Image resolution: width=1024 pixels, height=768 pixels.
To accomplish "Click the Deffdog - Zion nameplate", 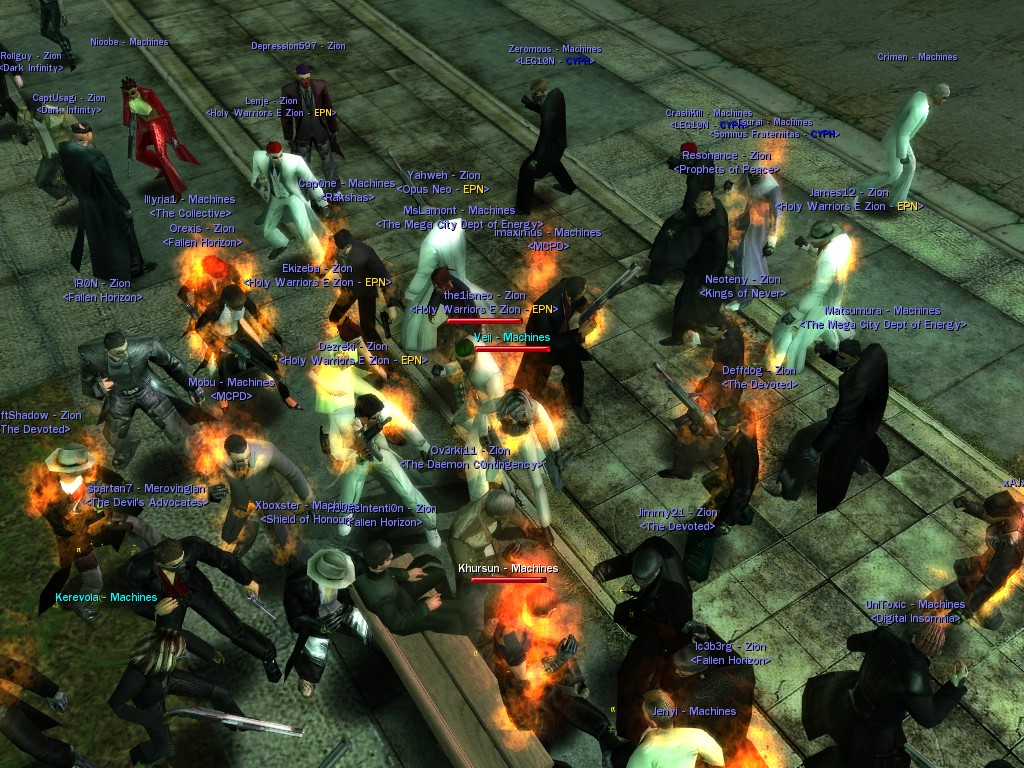I will (758, 371).
